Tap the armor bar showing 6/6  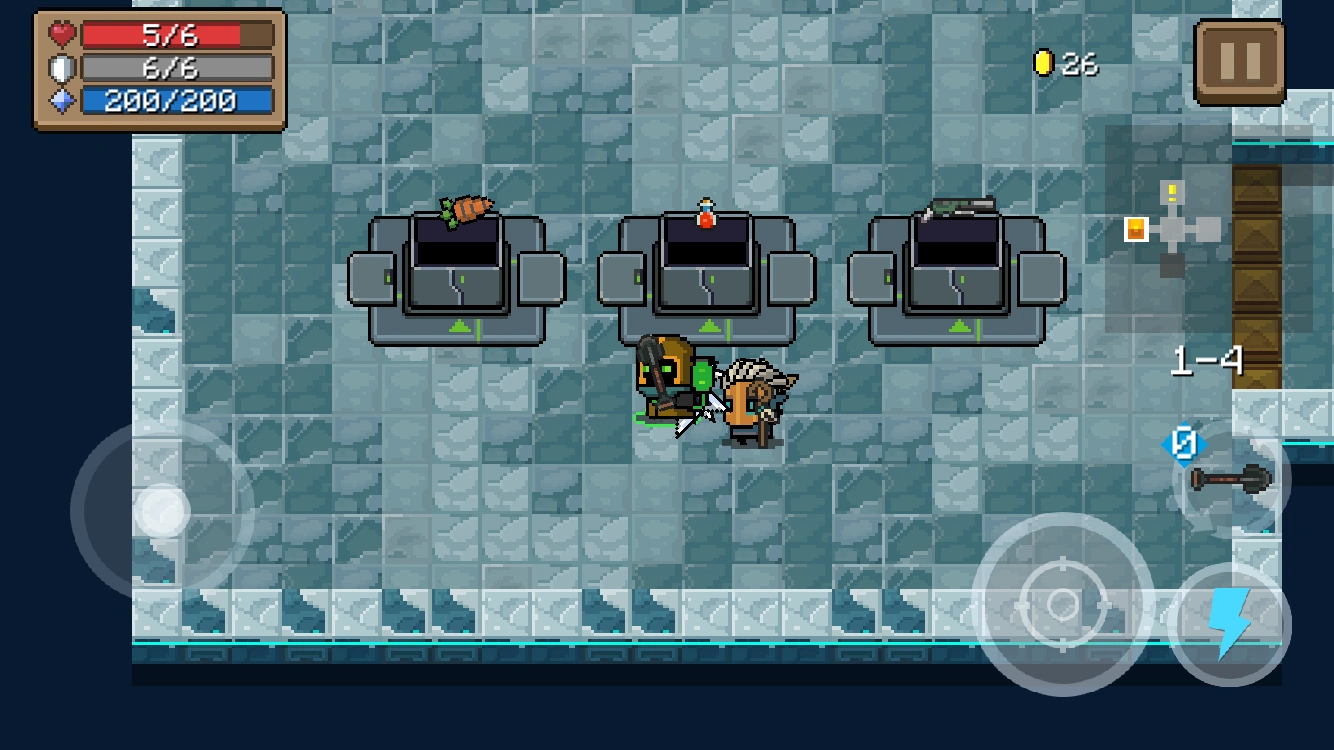click(x=175, y=68)
